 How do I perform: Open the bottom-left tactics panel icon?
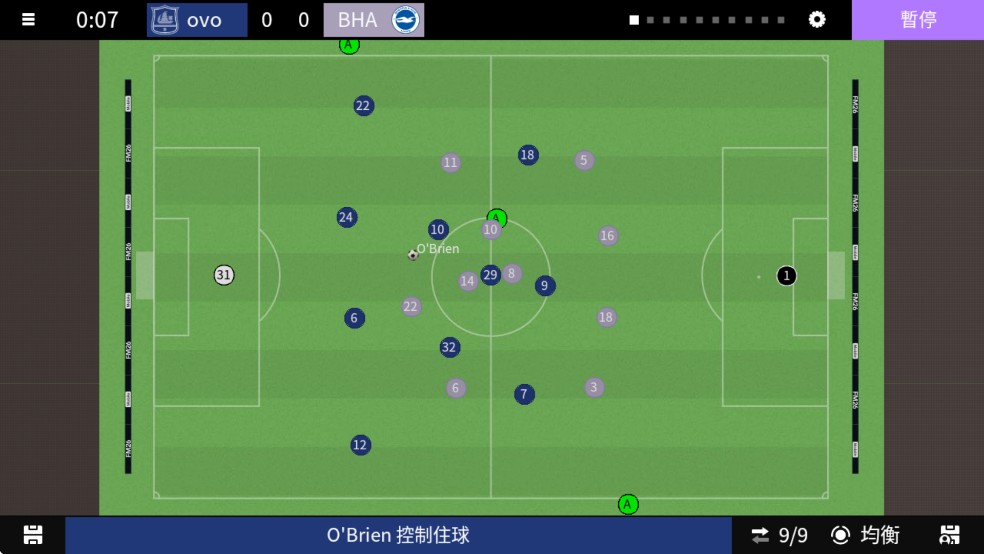tap(33, 535)
